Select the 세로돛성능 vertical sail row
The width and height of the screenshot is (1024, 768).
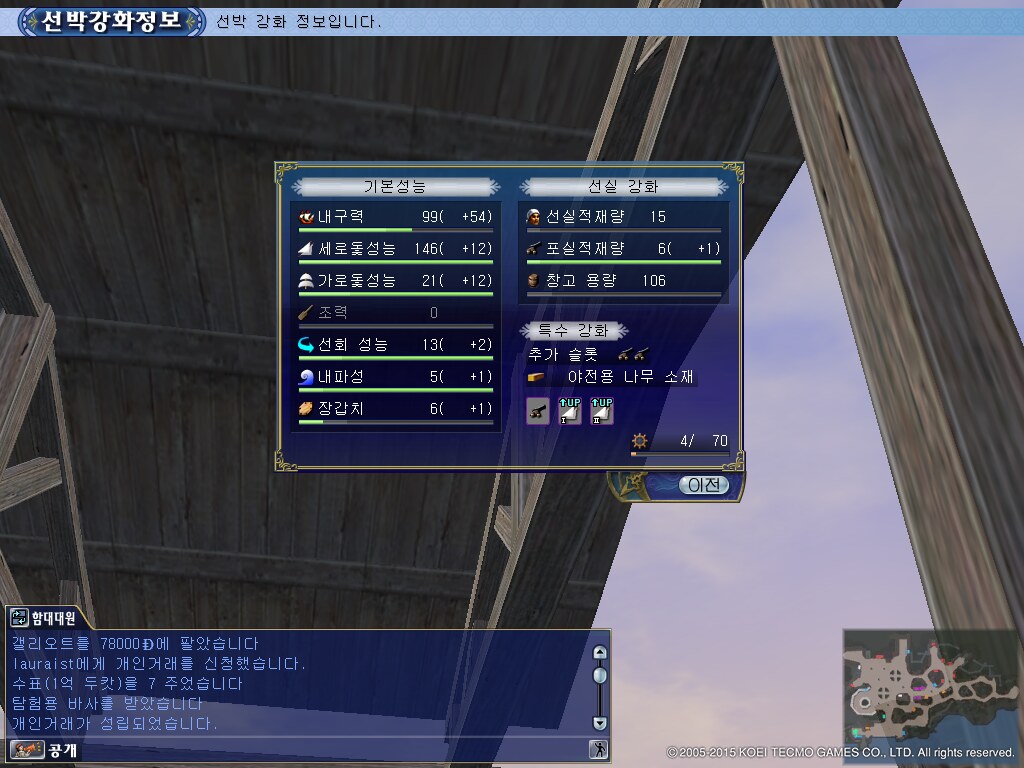(x=394, y=249)
